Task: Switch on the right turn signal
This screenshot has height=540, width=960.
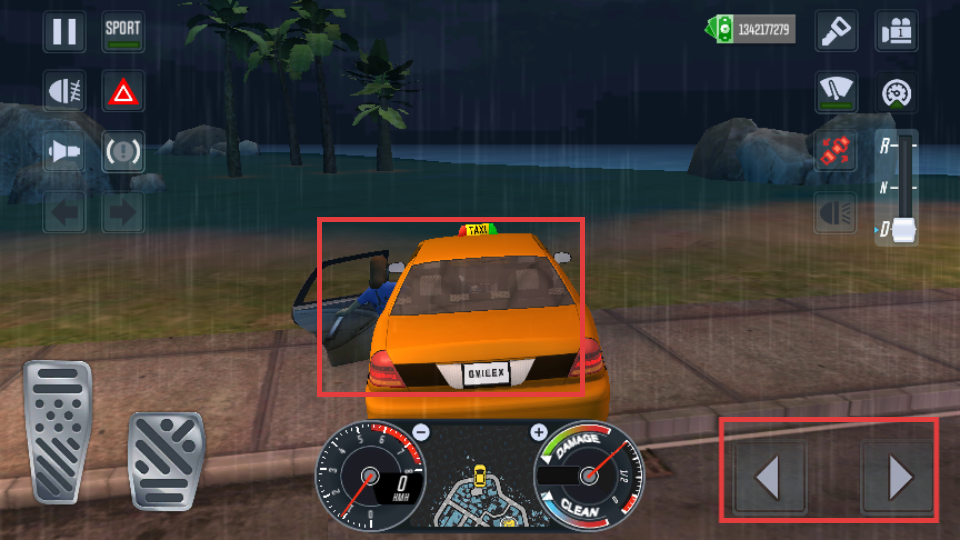Action: pos(123,212)
